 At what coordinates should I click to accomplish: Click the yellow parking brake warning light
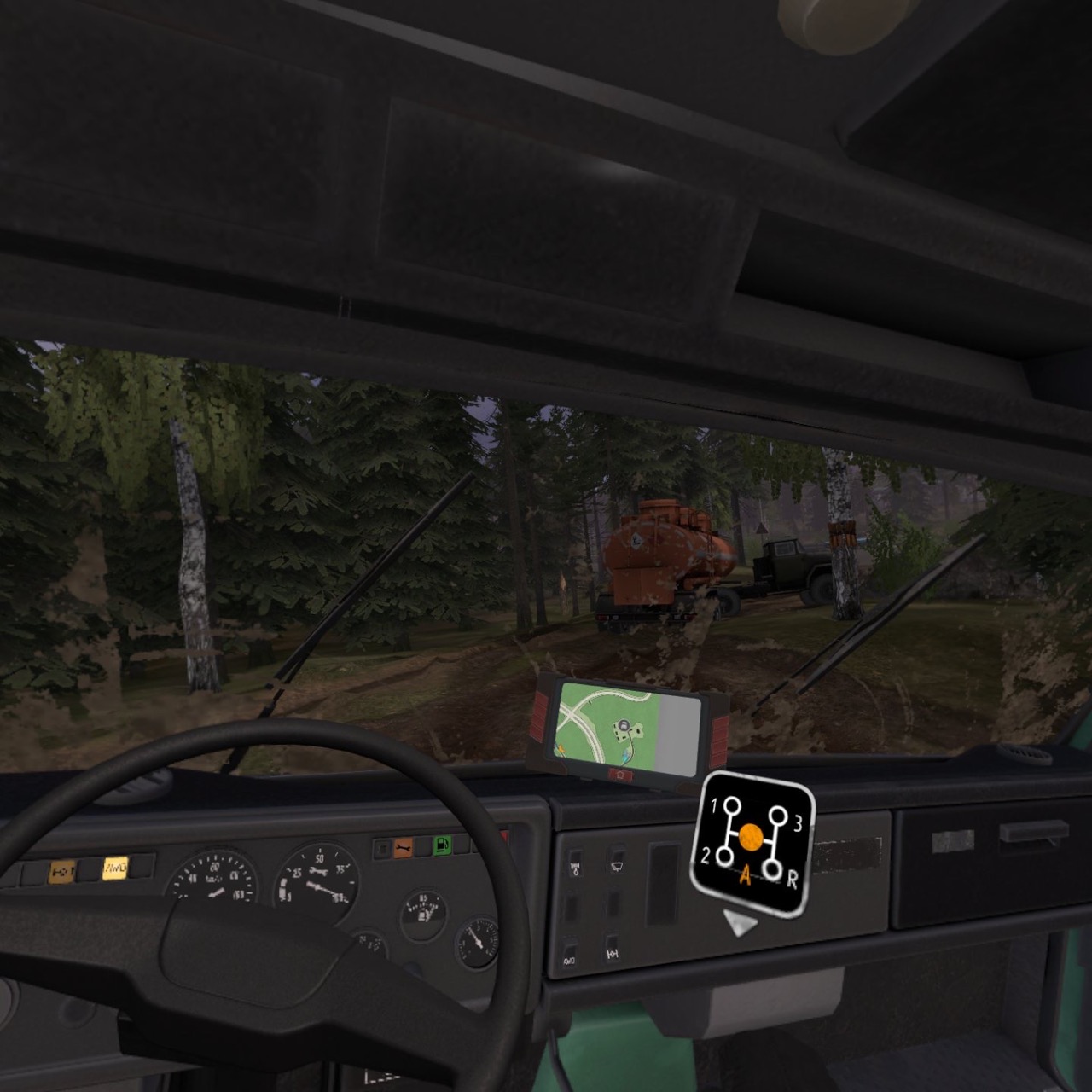tap(64, 870)
